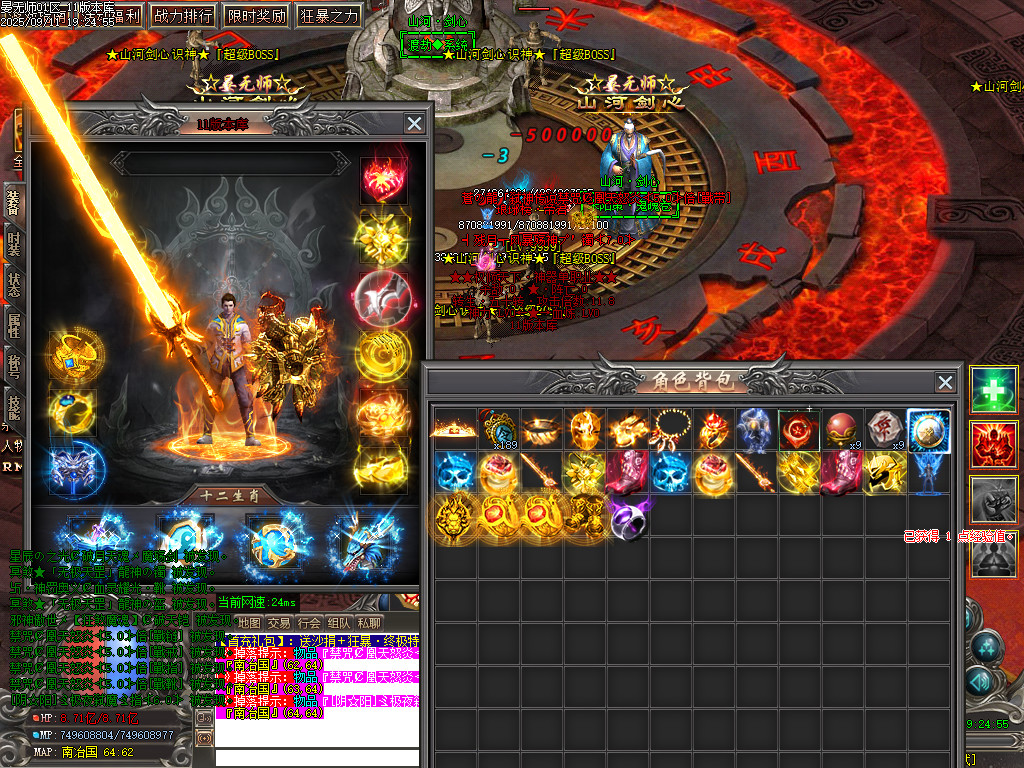Activate the red flaming warrior skill
This screenshot has width=1024, height=768.
pyautogui.click(x=993, y=445)
